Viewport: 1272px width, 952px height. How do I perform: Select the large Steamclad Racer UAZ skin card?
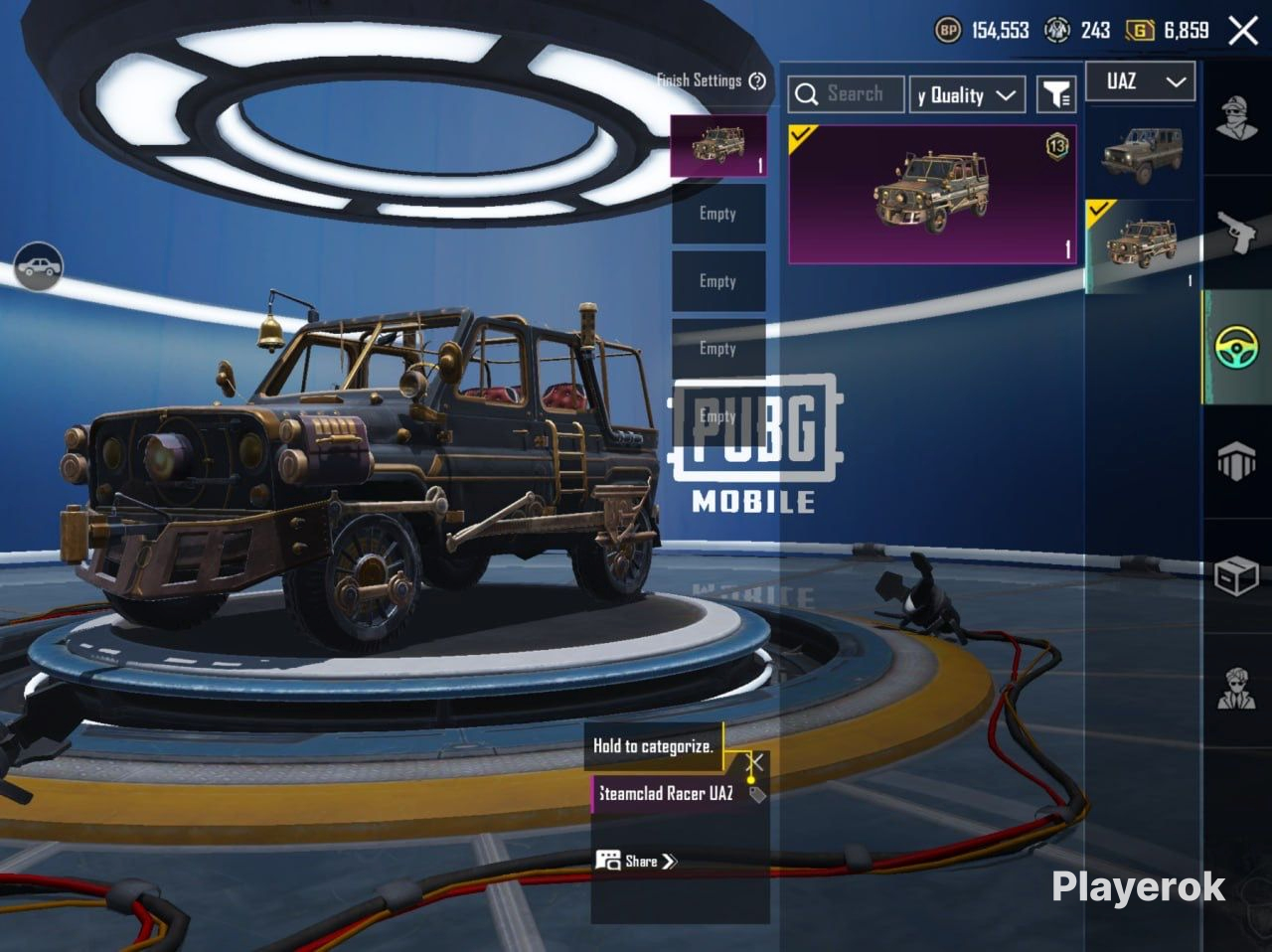[932, 194]
